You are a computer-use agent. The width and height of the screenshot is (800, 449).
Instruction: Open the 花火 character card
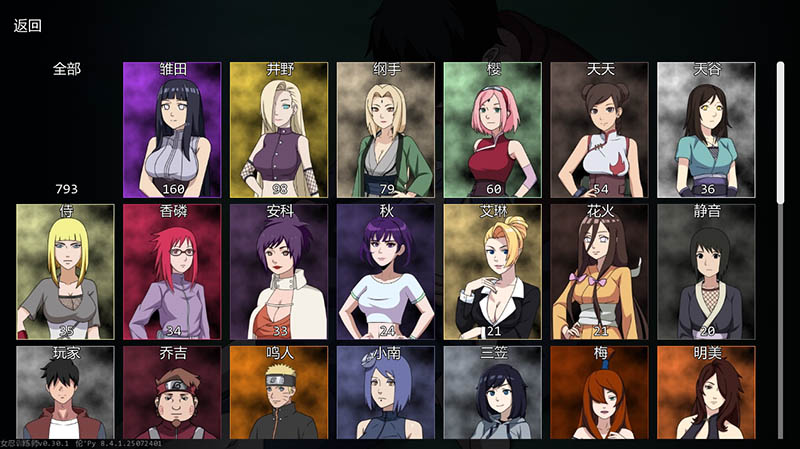599,271
